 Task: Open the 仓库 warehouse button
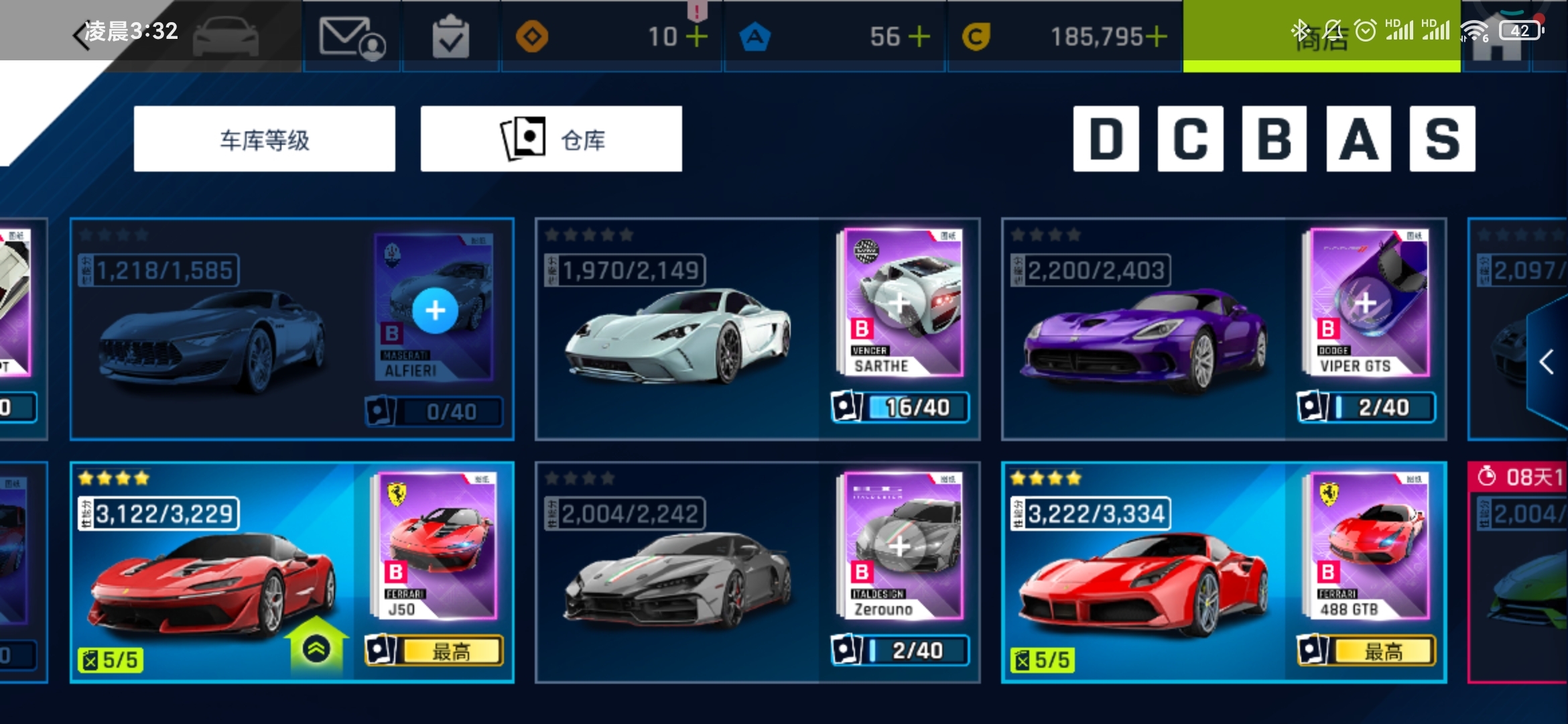click(551, 139)
